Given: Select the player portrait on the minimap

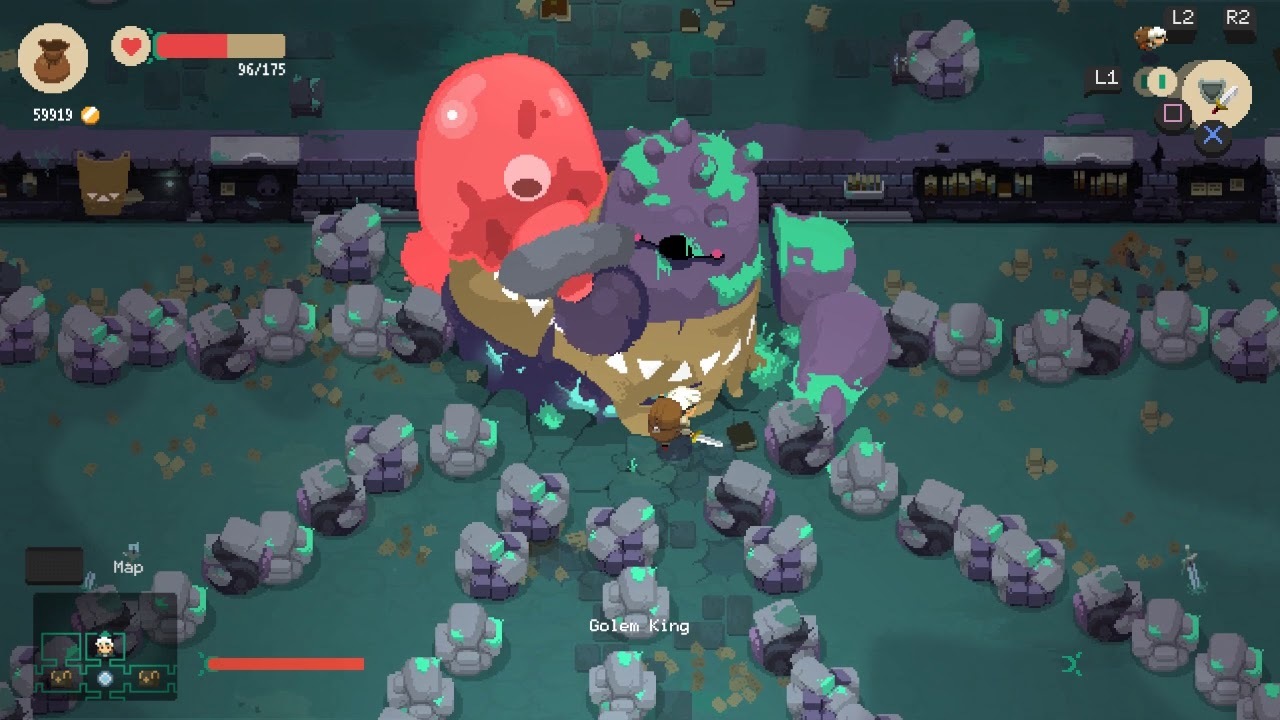Looking at the screenshot, I should coord(104,646).
